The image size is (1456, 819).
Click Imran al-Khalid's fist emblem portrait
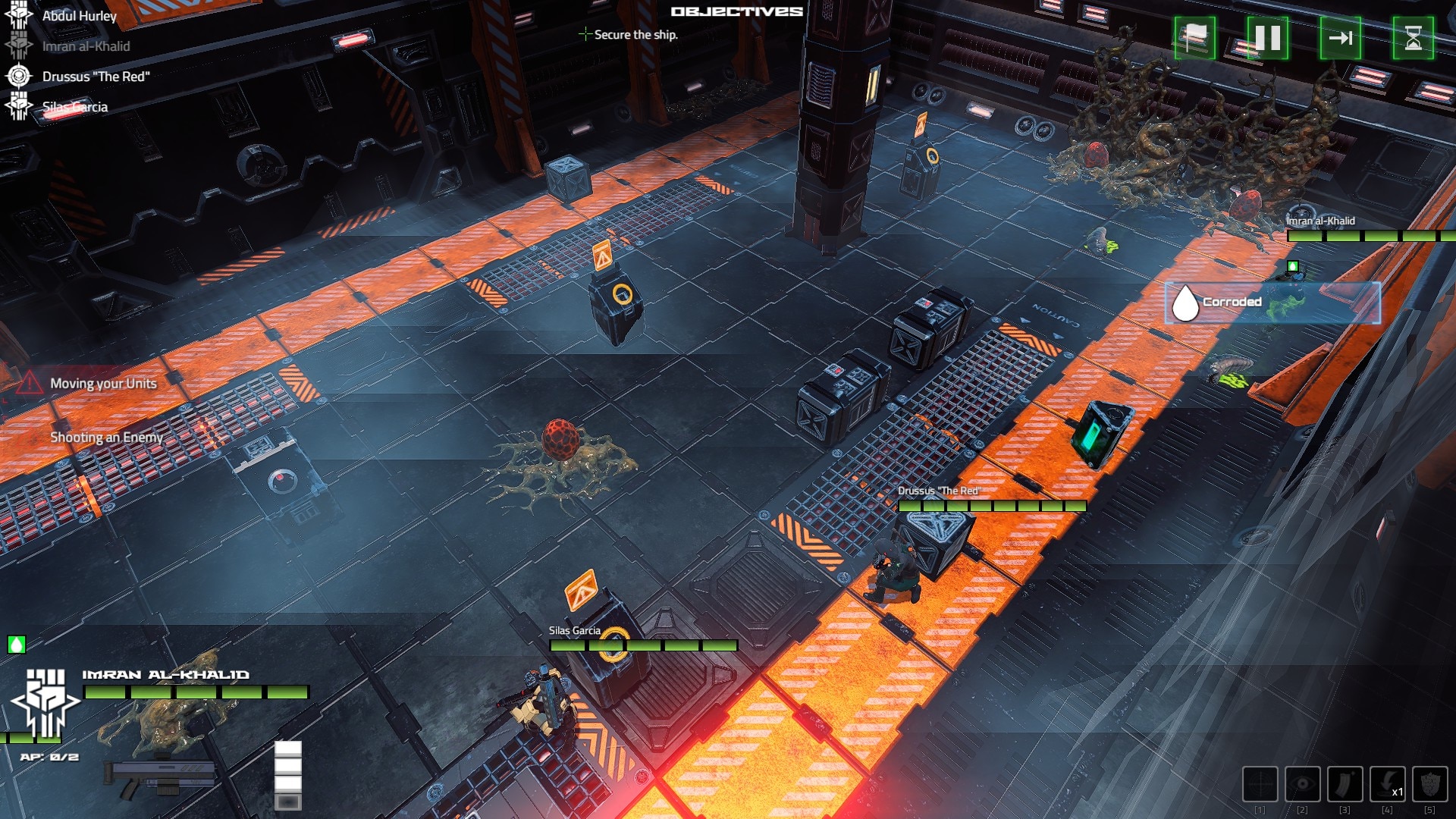tap(45, 701)
